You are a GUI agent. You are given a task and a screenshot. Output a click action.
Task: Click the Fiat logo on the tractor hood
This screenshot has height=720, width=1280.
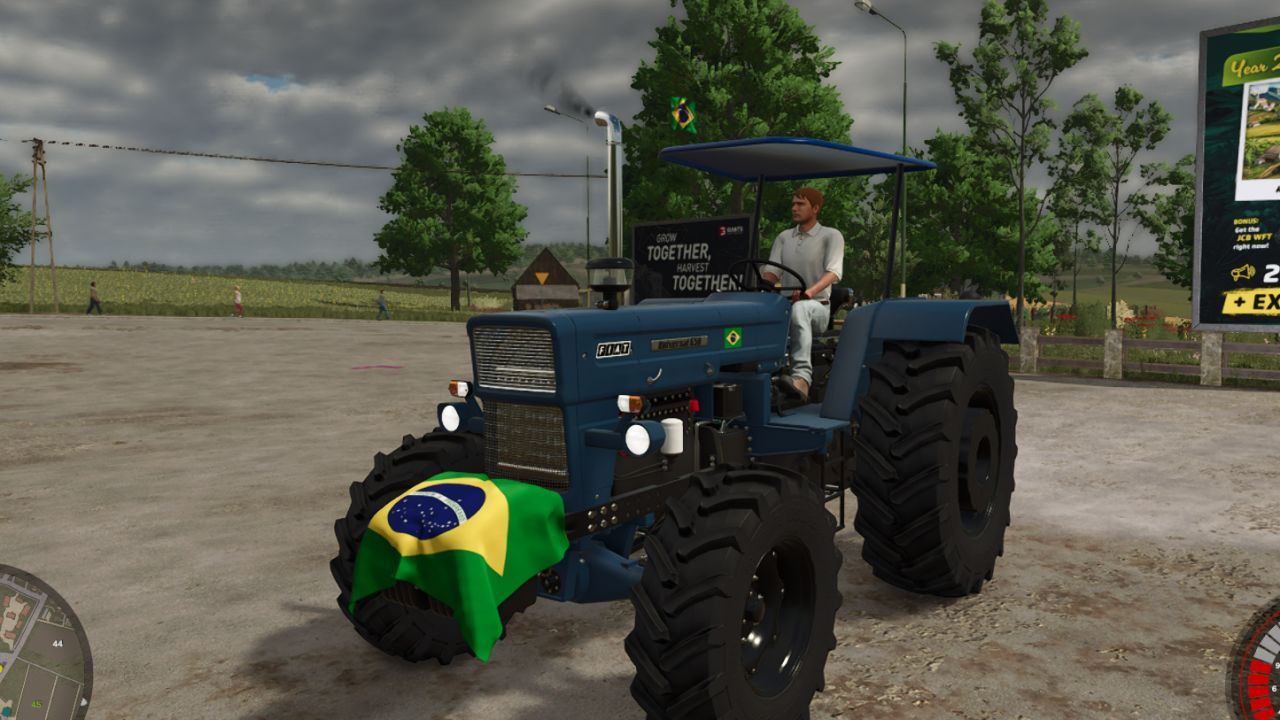[x=613, y=347]
